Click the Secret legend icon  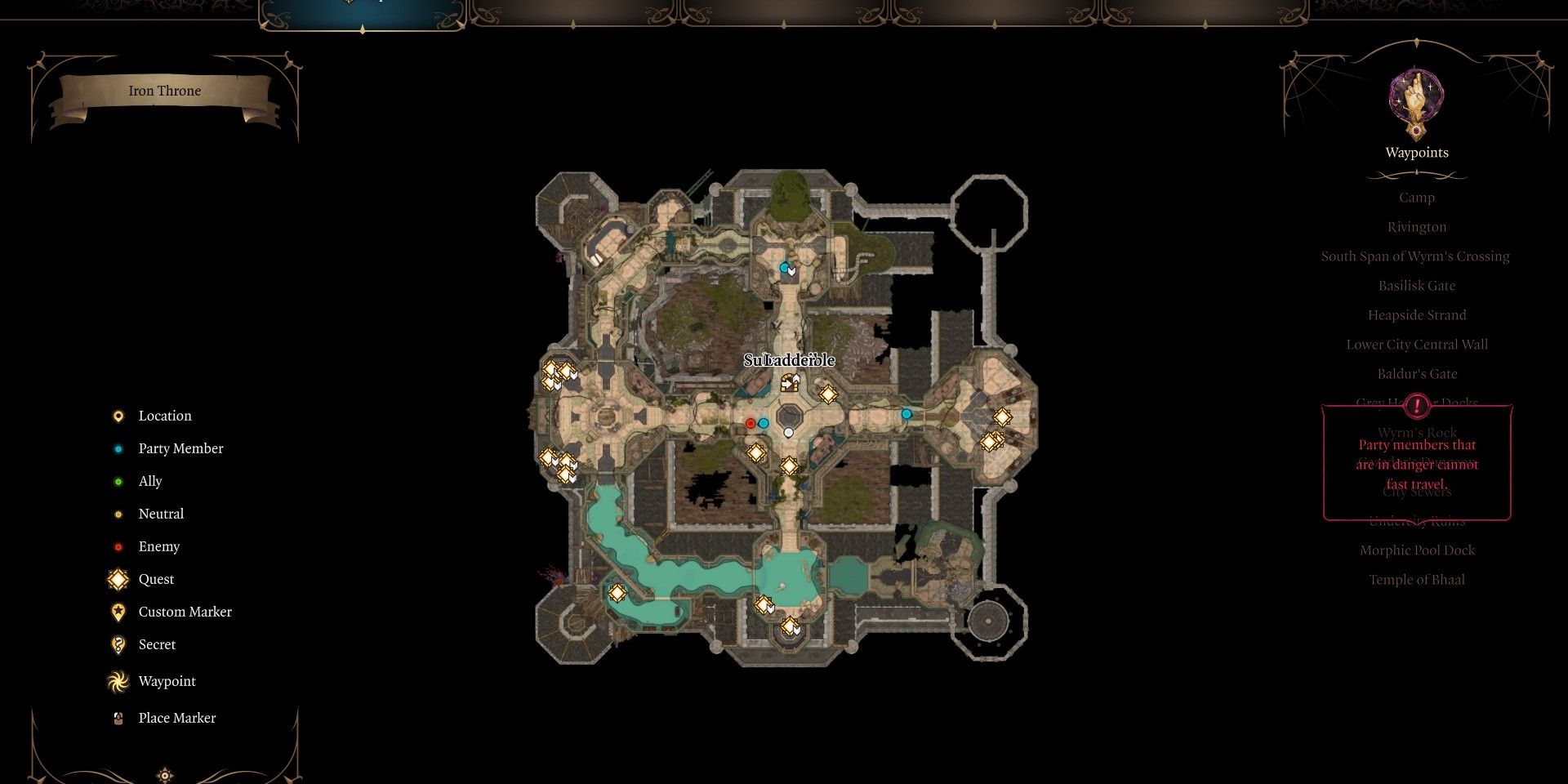coord(118,644)
